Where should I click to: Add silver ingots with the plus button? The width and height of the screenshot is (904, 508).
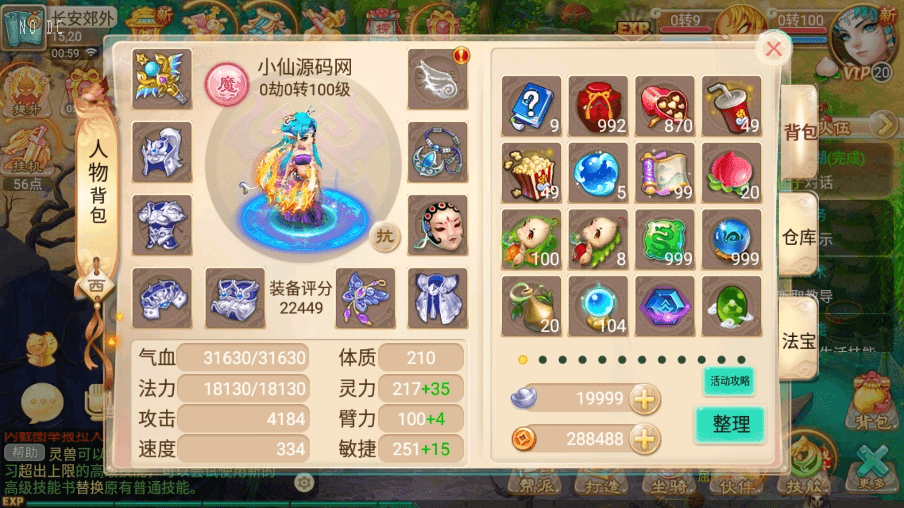click(x=645, y=399)
